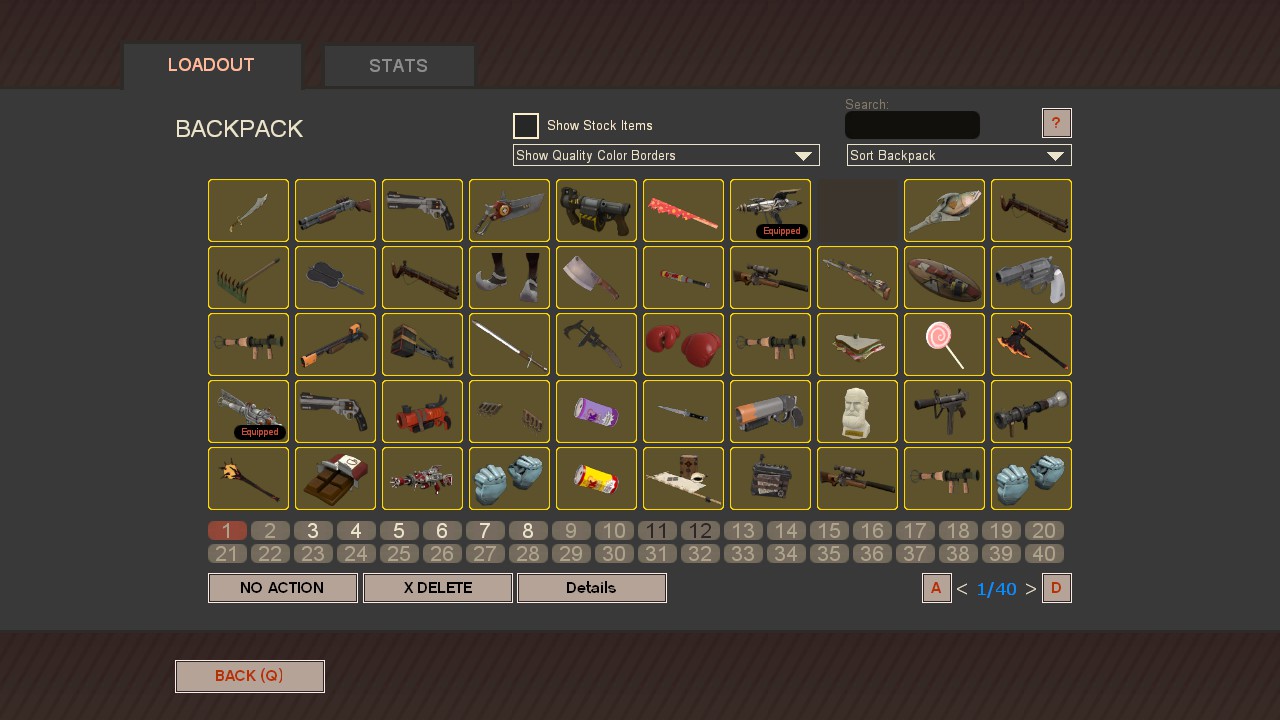Switch to the Stats tab
Viewport: 1280px width, 720px height.
[x=399, y=66]
